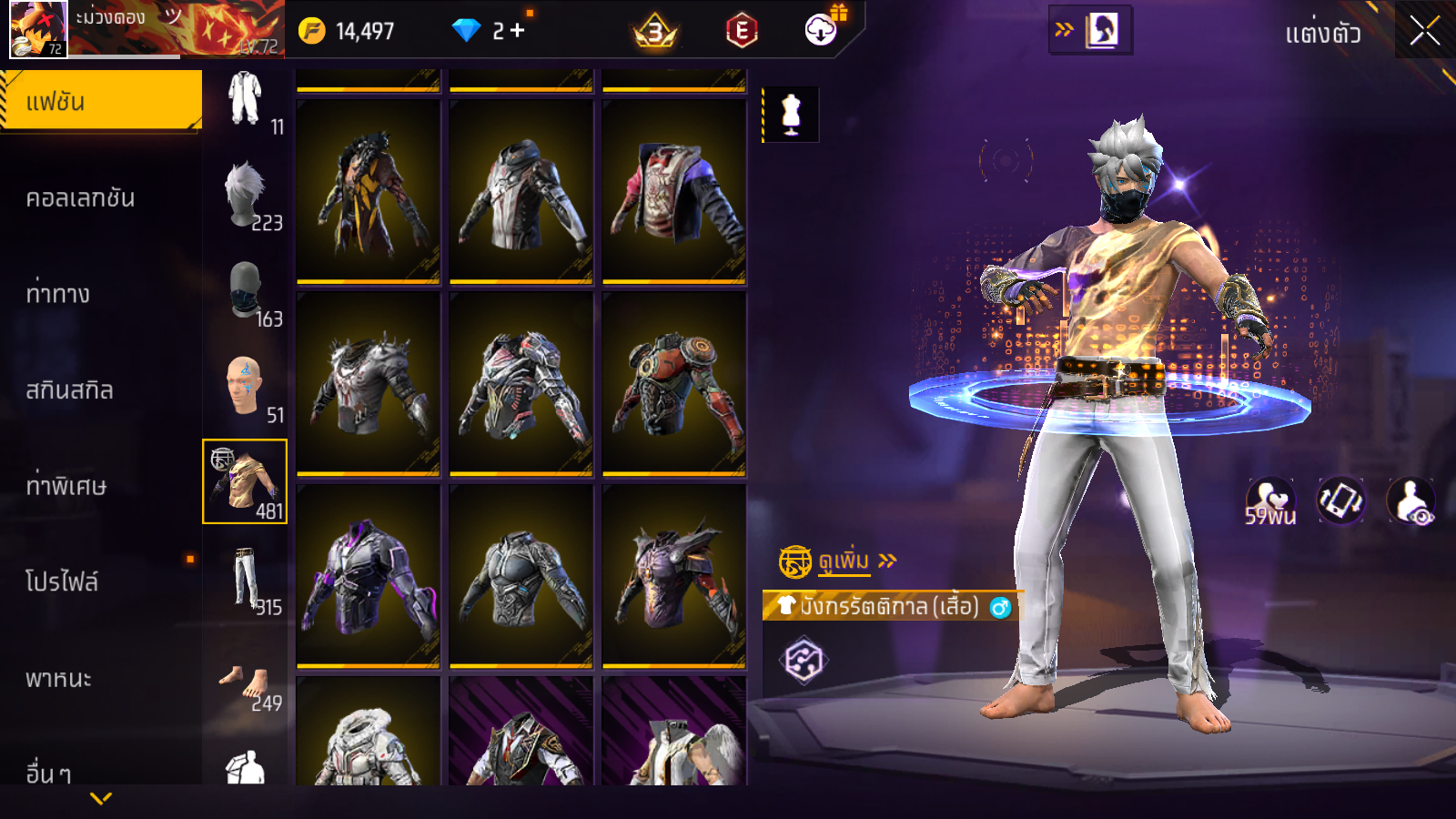Screen dimensions: 1456x819
Task: Add diamonds with the plus button
Action: point(517,31)
